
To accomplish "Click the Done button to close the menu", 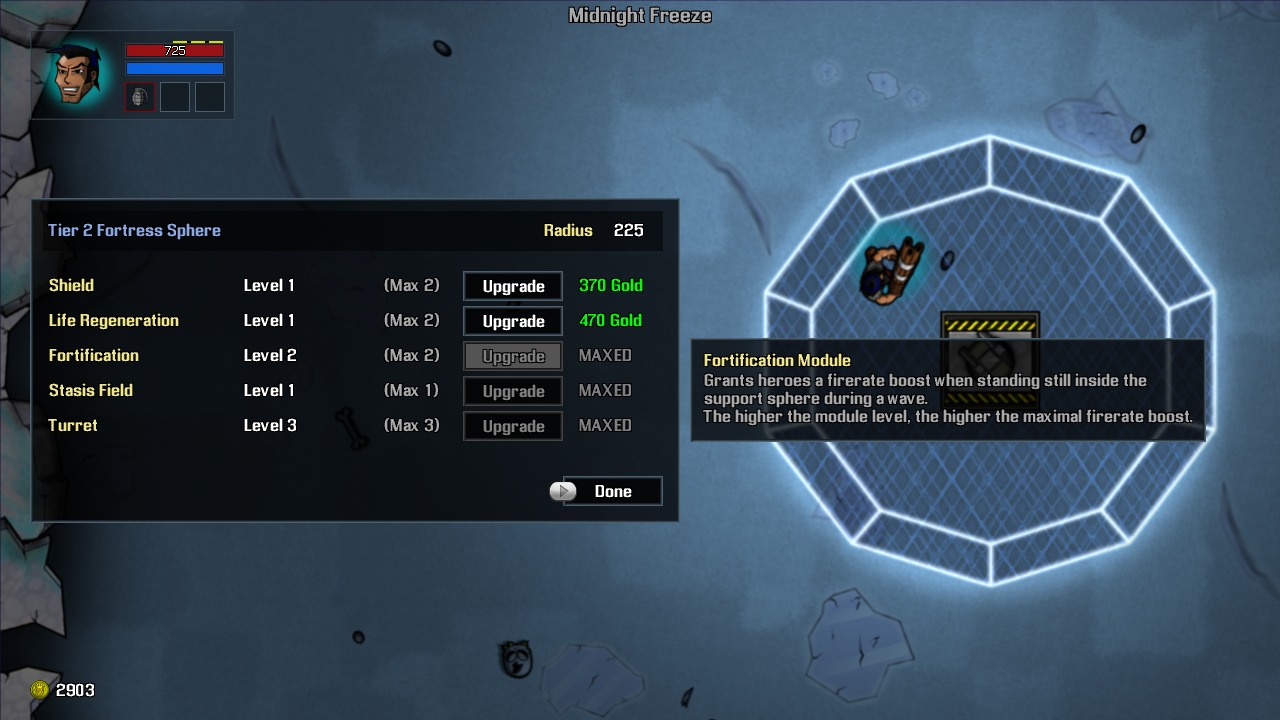I will 615,491.
